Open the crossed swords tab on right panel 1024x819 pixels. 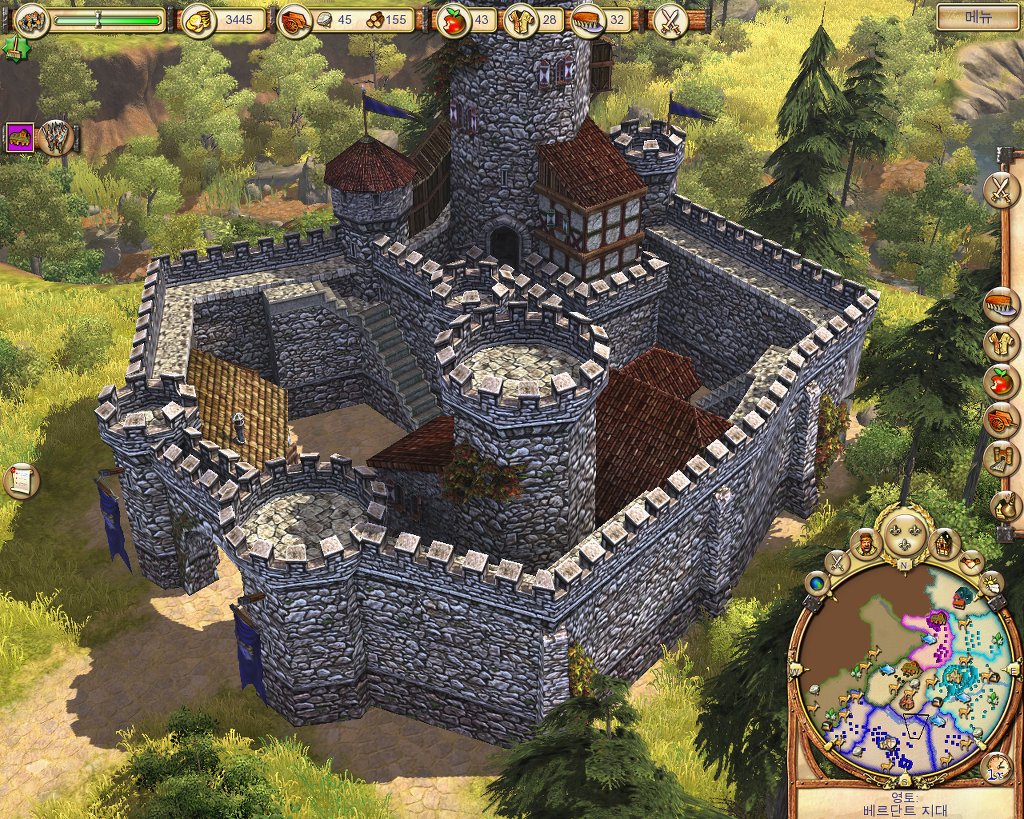coord(999,190)
